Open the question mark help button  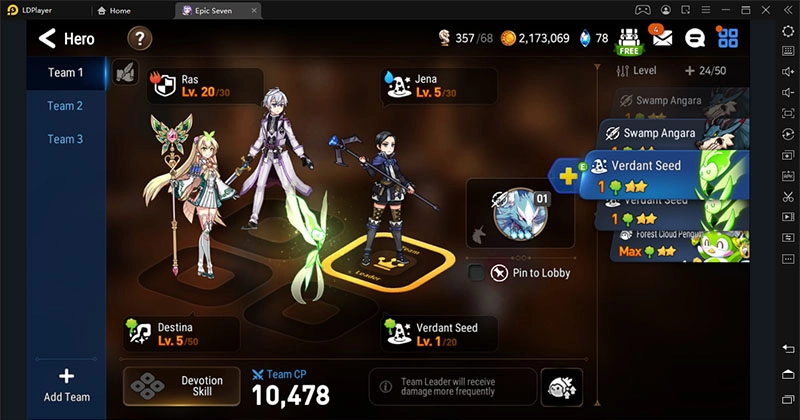140,39
